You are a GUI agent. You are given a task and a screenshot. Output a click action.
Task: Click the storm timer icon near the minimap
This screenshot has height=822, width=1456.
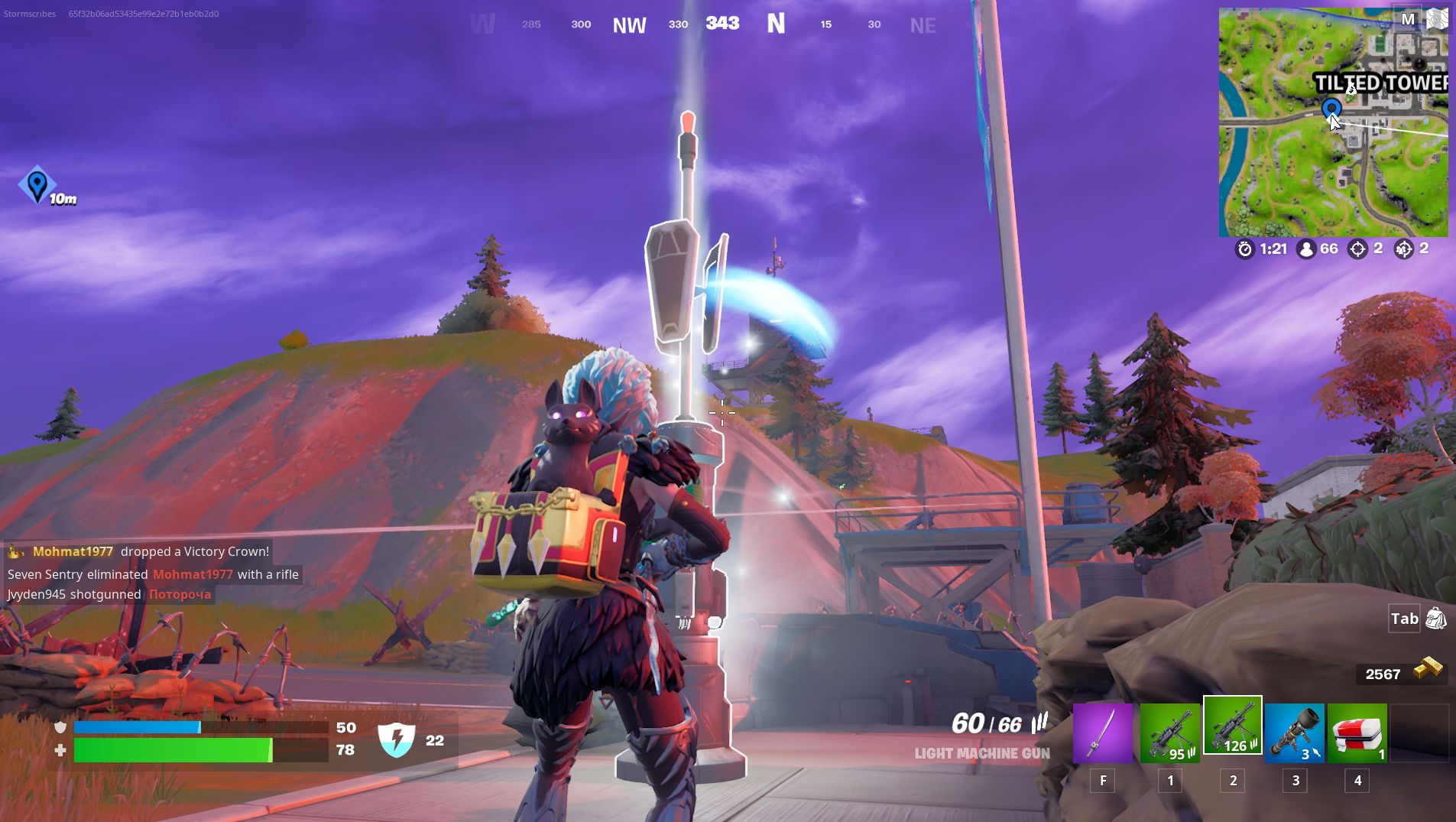[1244, 249]
